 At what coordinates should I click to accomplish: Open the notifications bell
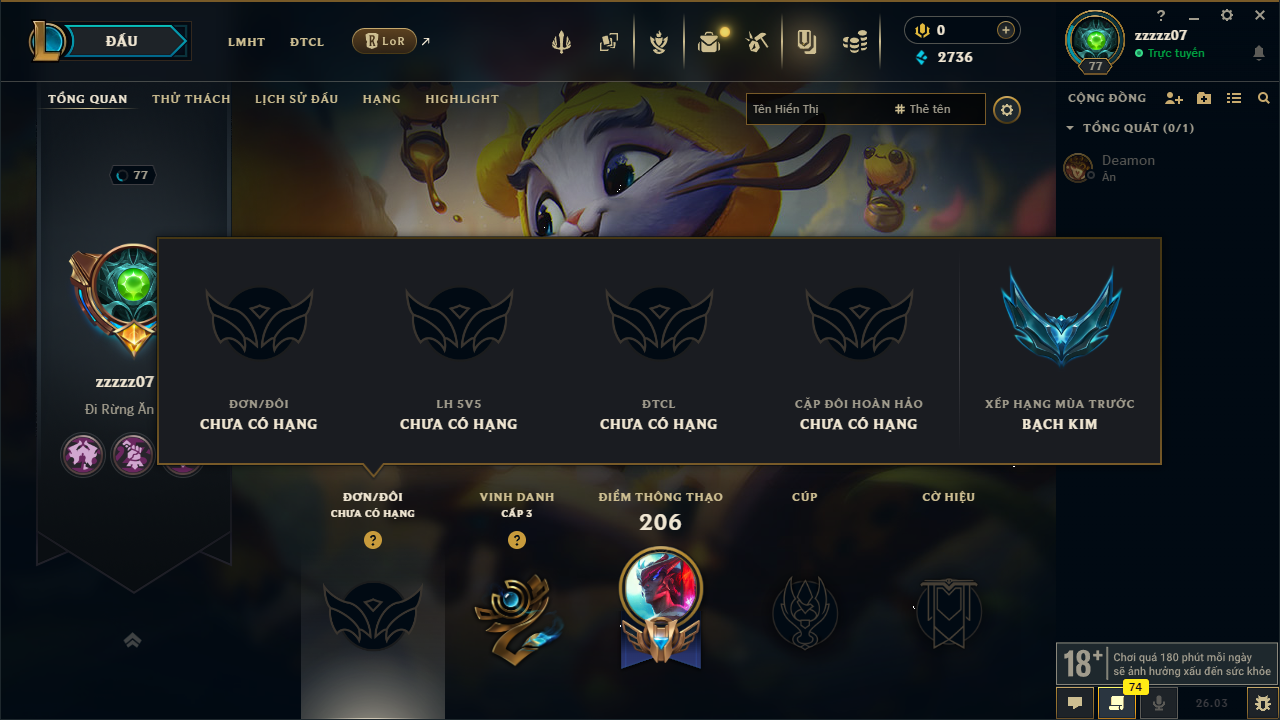pyautogui.click(x=1259, y=52)
